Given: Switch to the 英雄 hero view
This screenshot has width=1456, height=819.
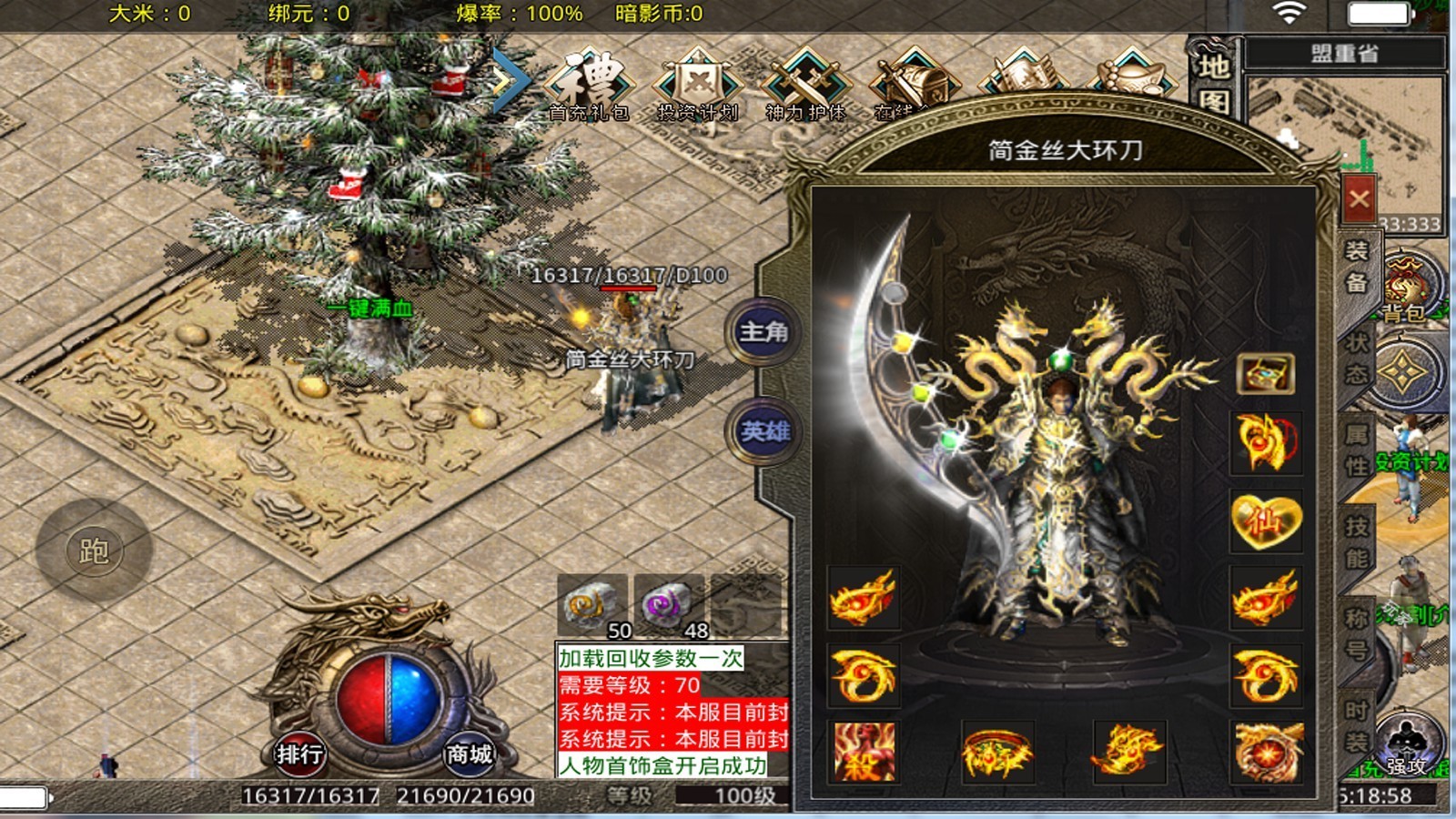Looking at the screenshot, I should point(763,430).
